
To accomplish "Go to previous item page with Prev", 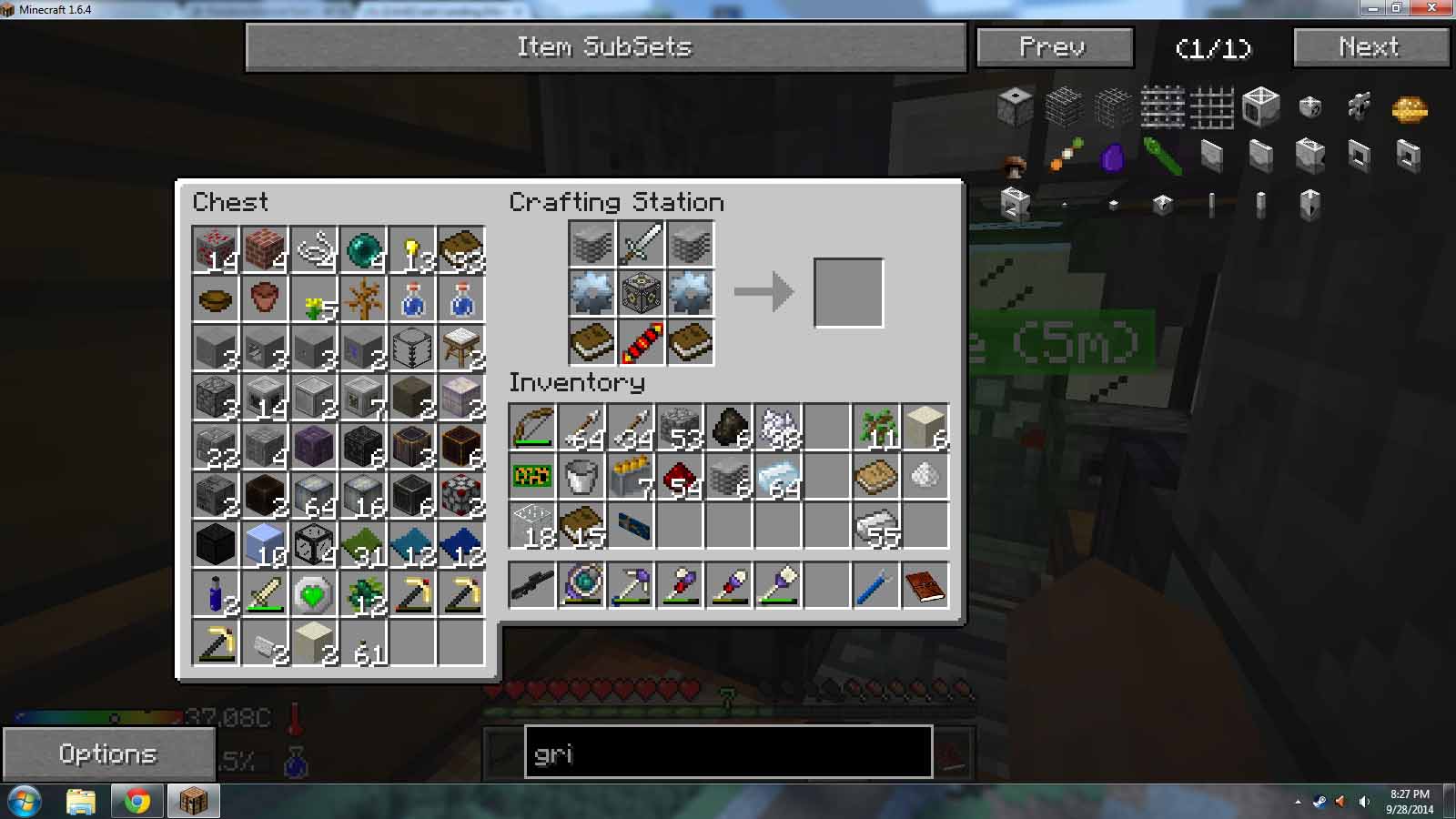I will (1054, 47).
